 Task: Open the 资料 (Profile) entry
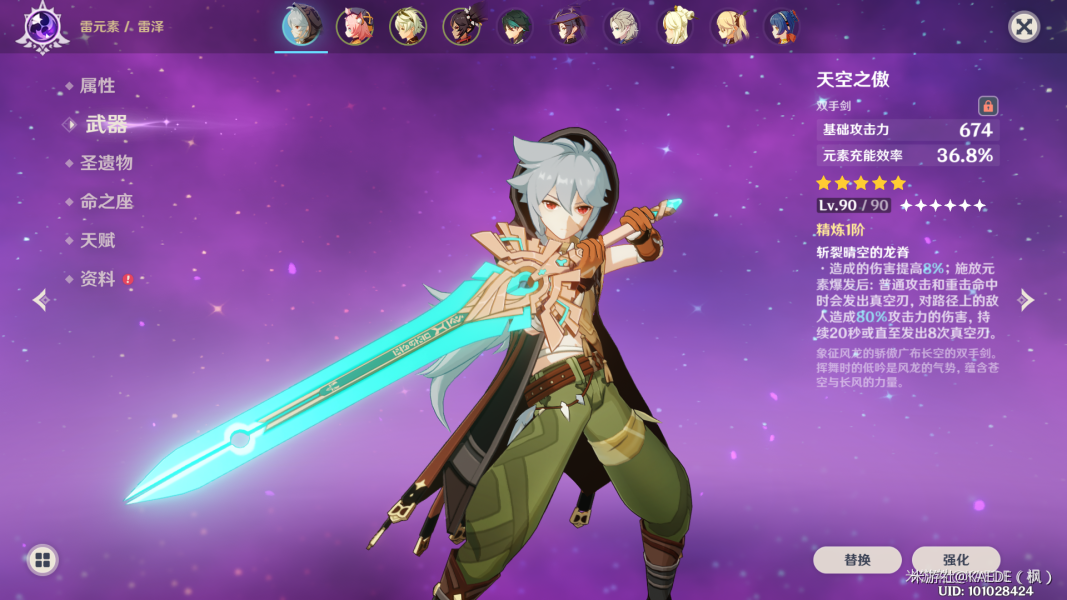click(x=97, y=279)
